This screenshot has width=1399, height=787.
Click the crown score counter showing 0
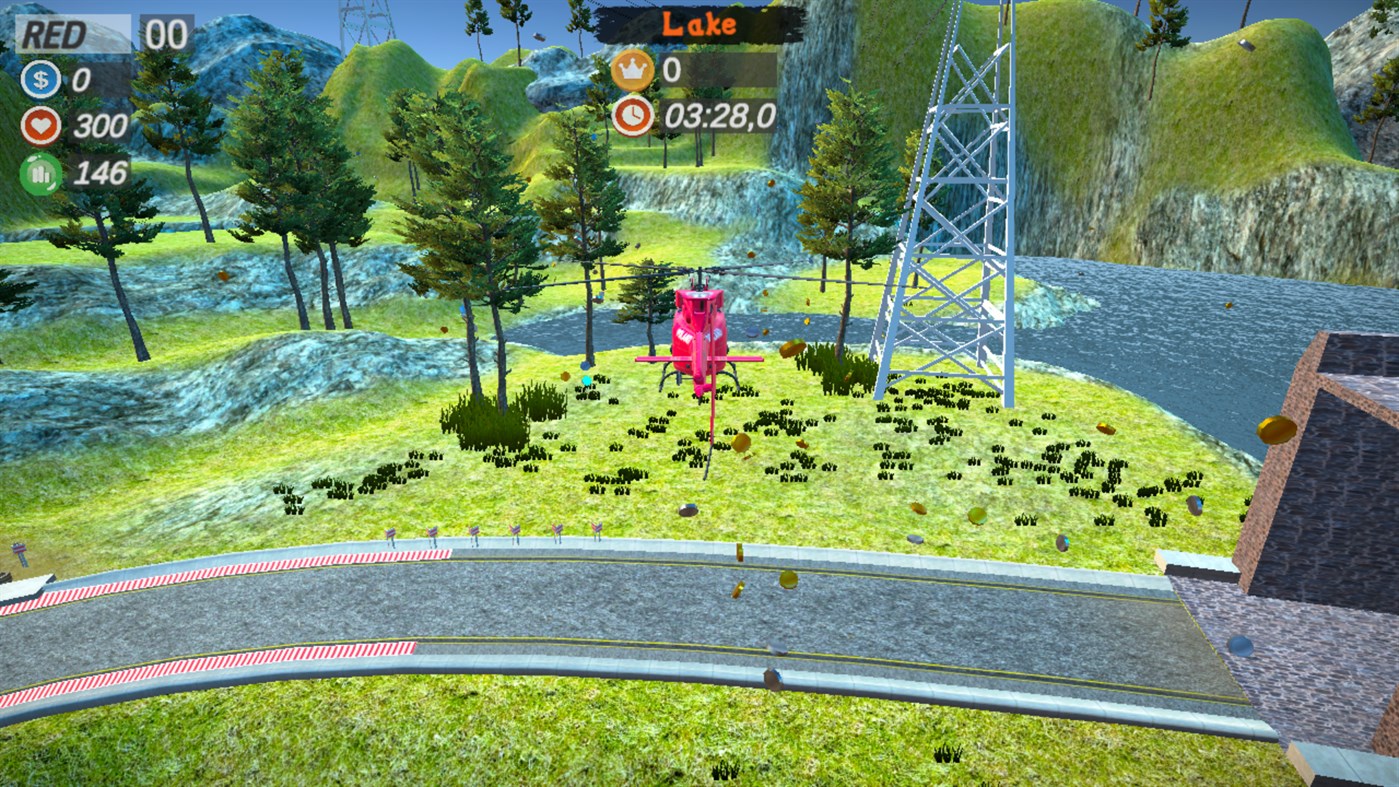tap(672, 70)
